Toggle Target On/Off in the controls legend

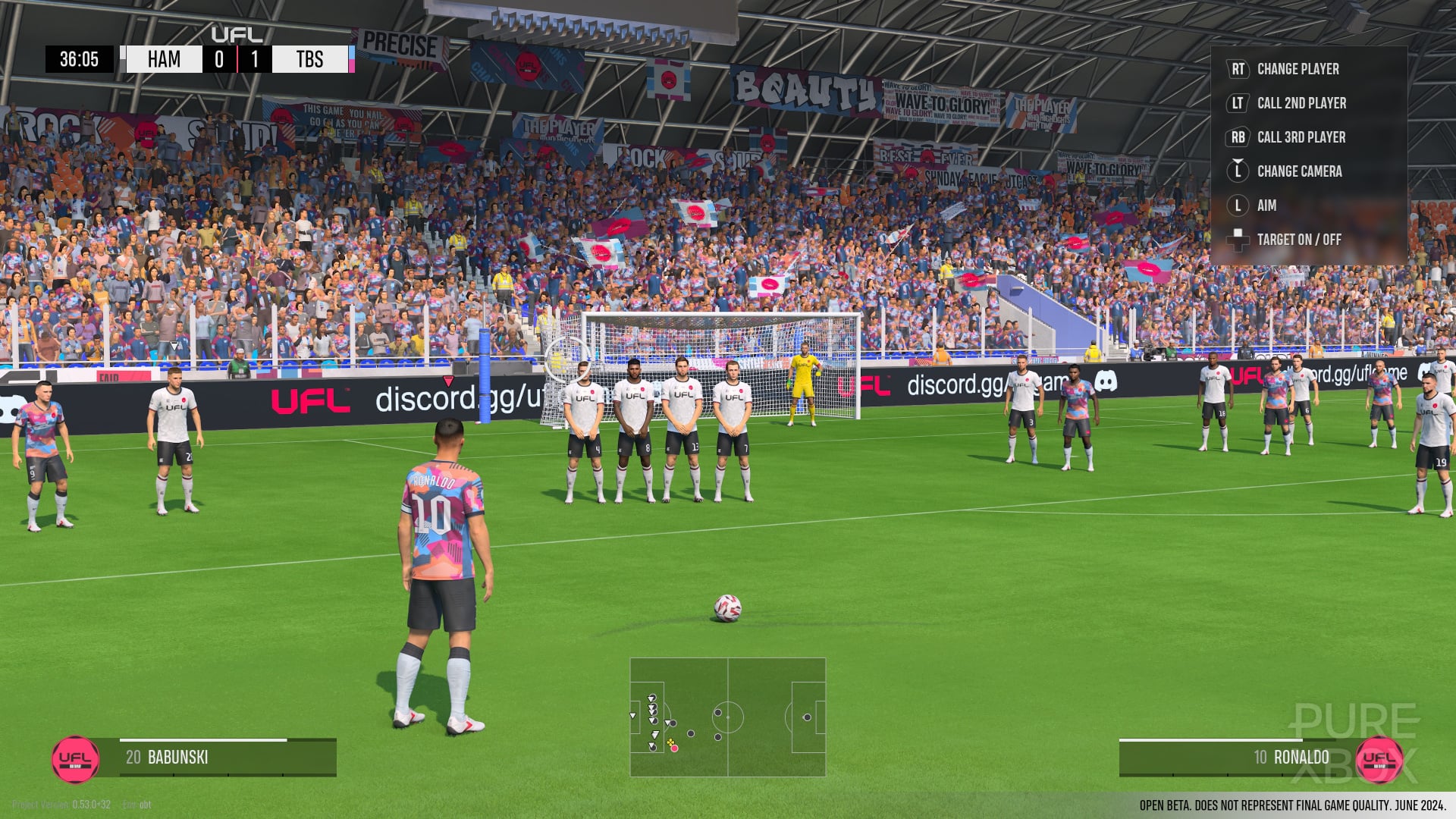tap(1298, 240)
